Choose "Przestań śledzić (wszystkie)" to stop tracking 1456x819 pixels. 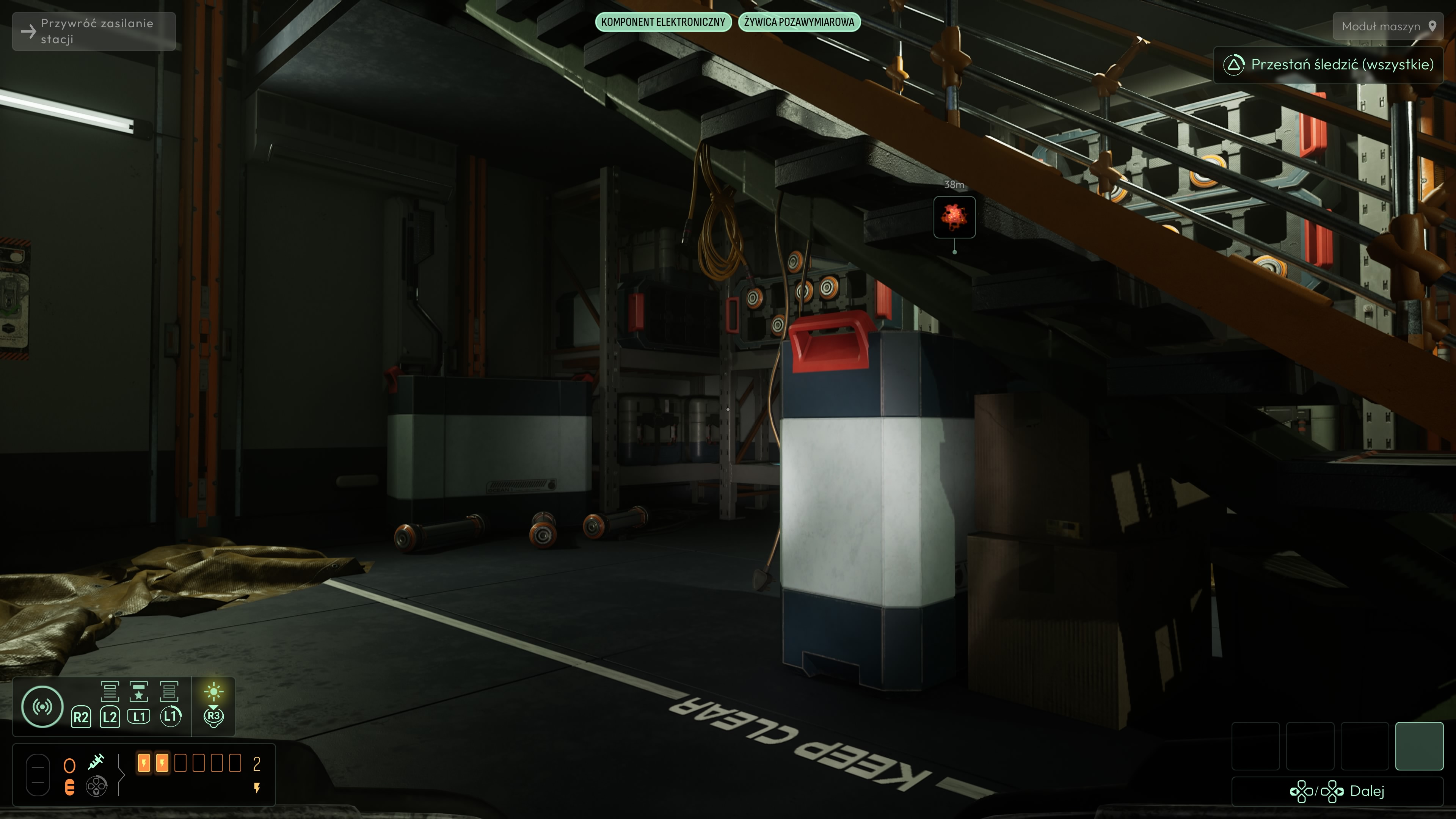pyautogui.click(x=1328, y=64)
